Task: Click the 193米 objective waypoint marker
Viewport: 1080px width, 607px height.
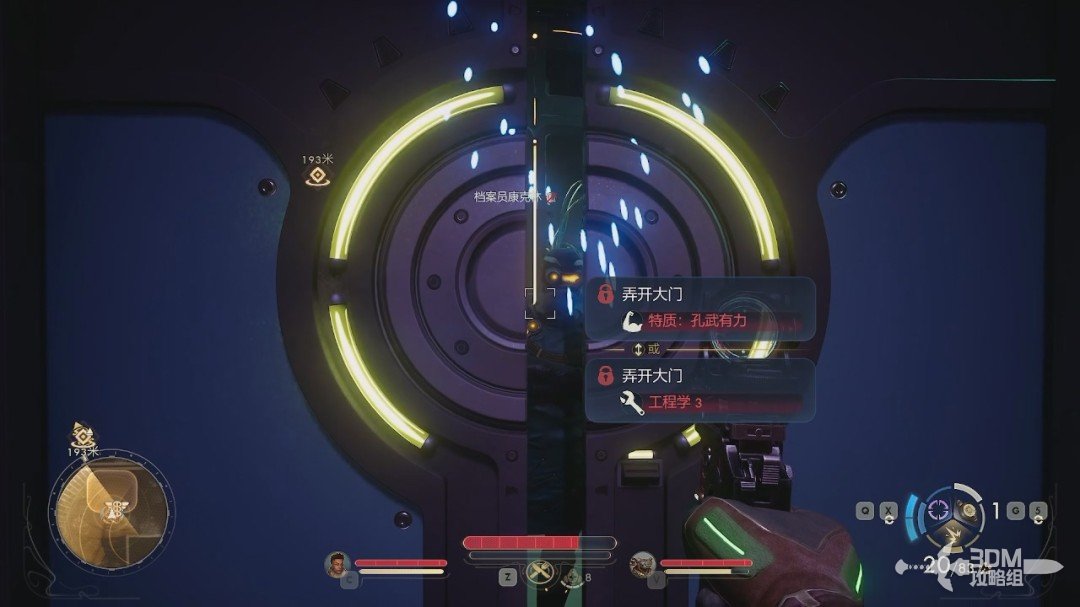Action: [x=317, y=176]
